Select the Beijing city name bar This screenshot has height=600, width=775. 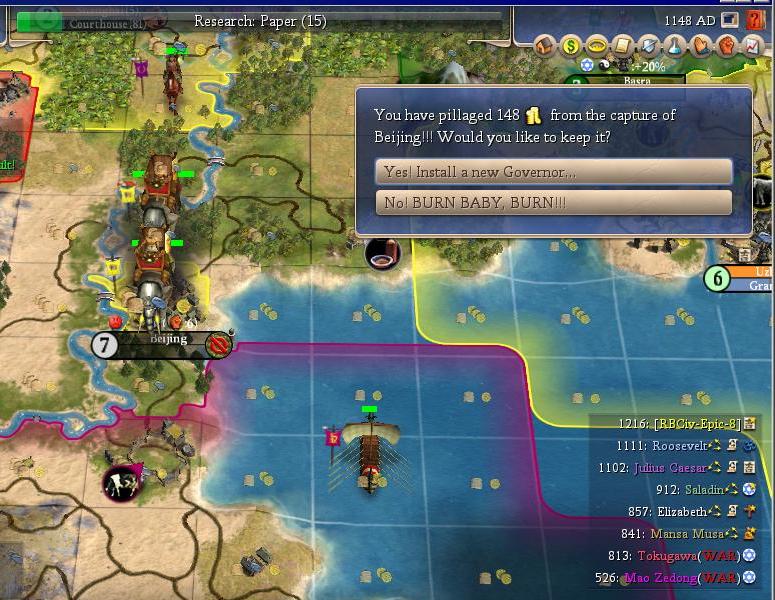coord(168,340)
